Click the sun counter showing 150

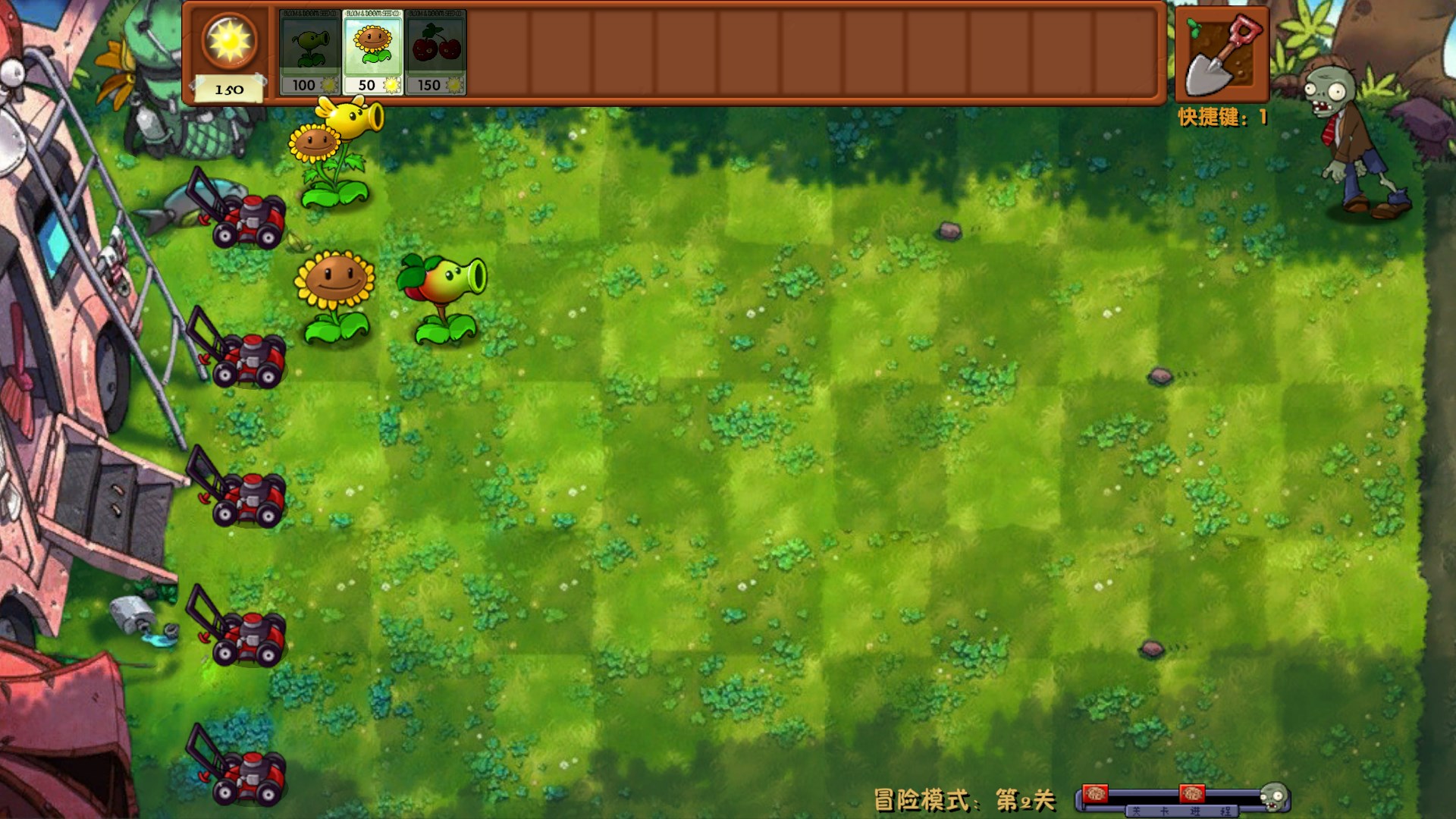(x=228, y=57)
